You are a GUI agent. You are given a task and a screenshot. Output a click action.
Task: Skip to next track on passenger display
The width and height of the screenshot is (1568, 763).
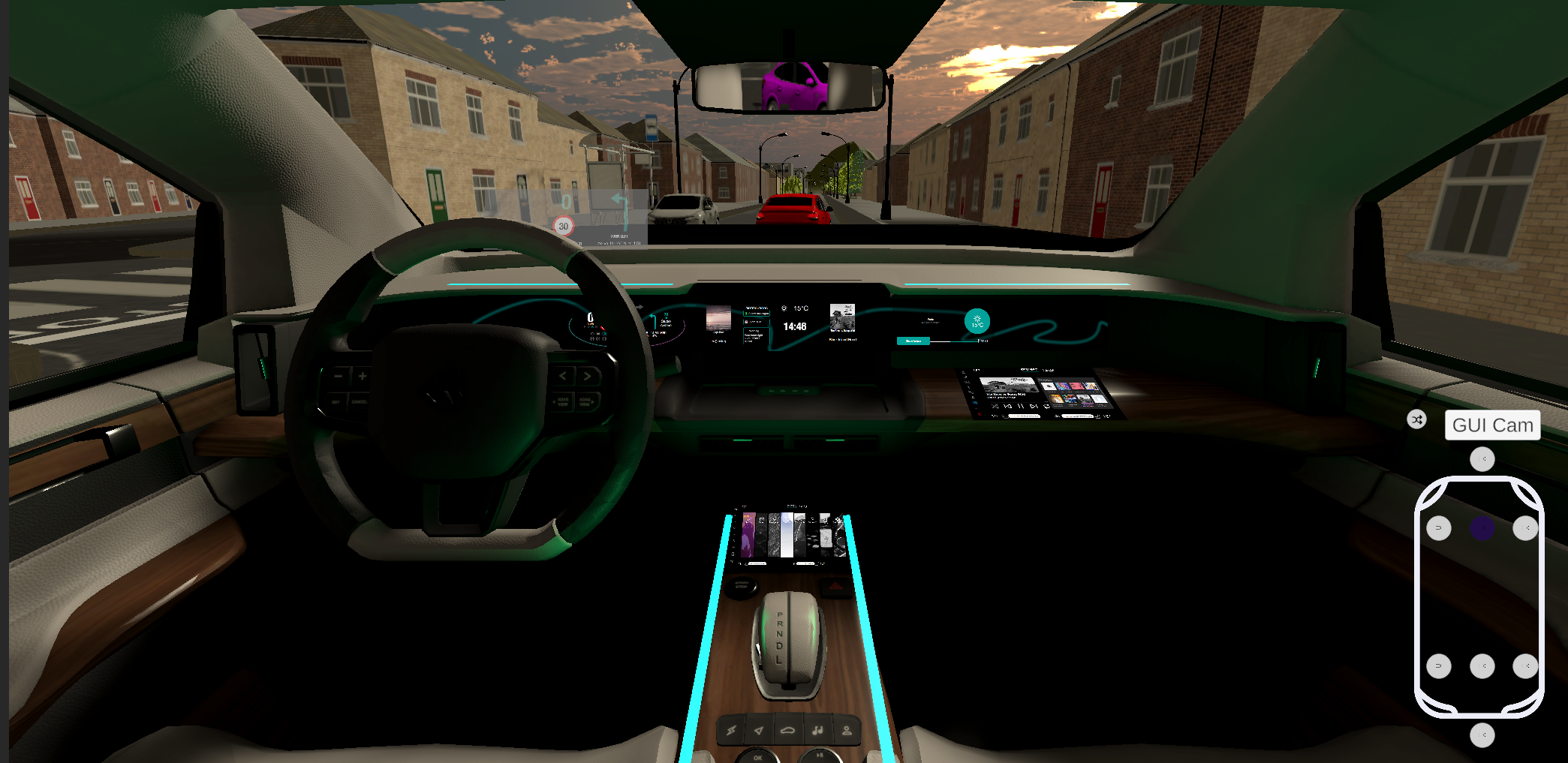pyautogui.click(x=1034, y=406)
